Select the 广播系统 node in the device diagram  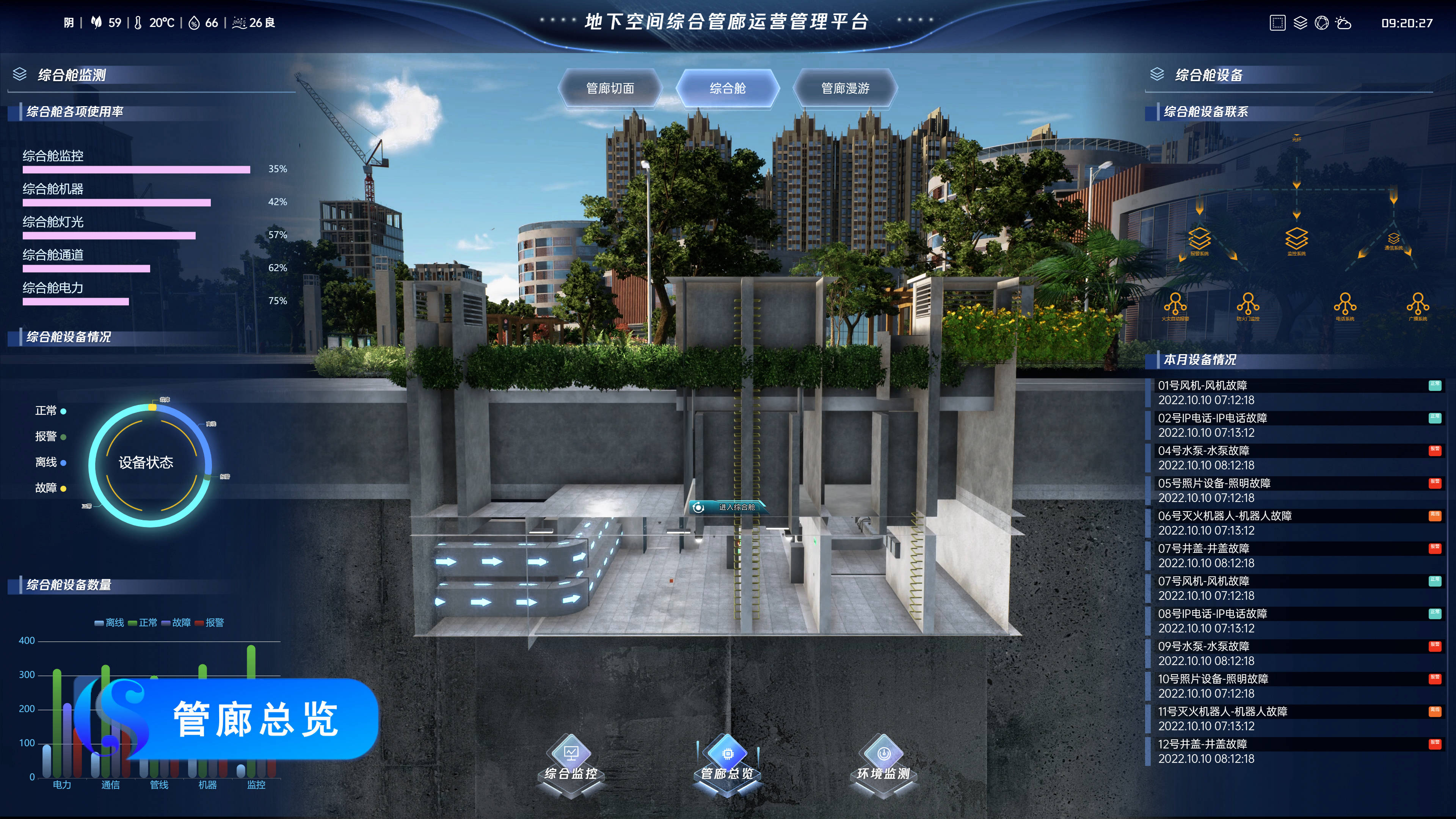pyautogui.click(x=1418, y=305)
